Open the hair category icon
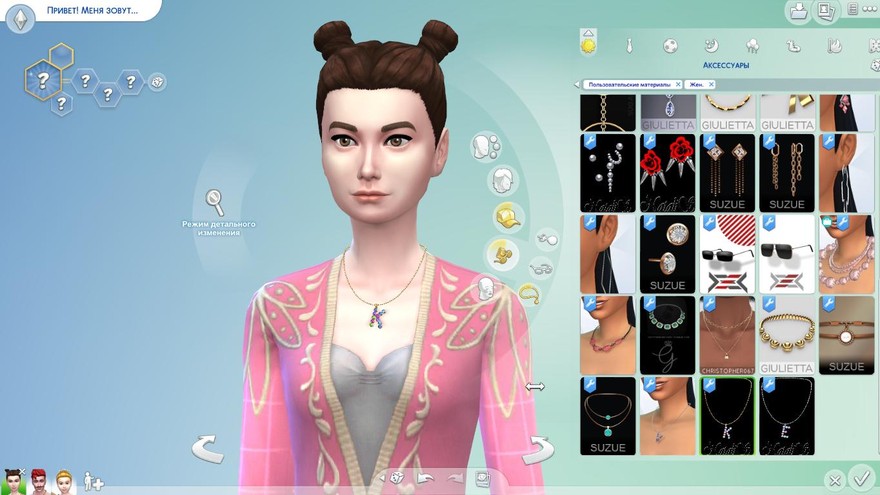The height and width of the screenshot is (495, 880). tap(502, 181)
